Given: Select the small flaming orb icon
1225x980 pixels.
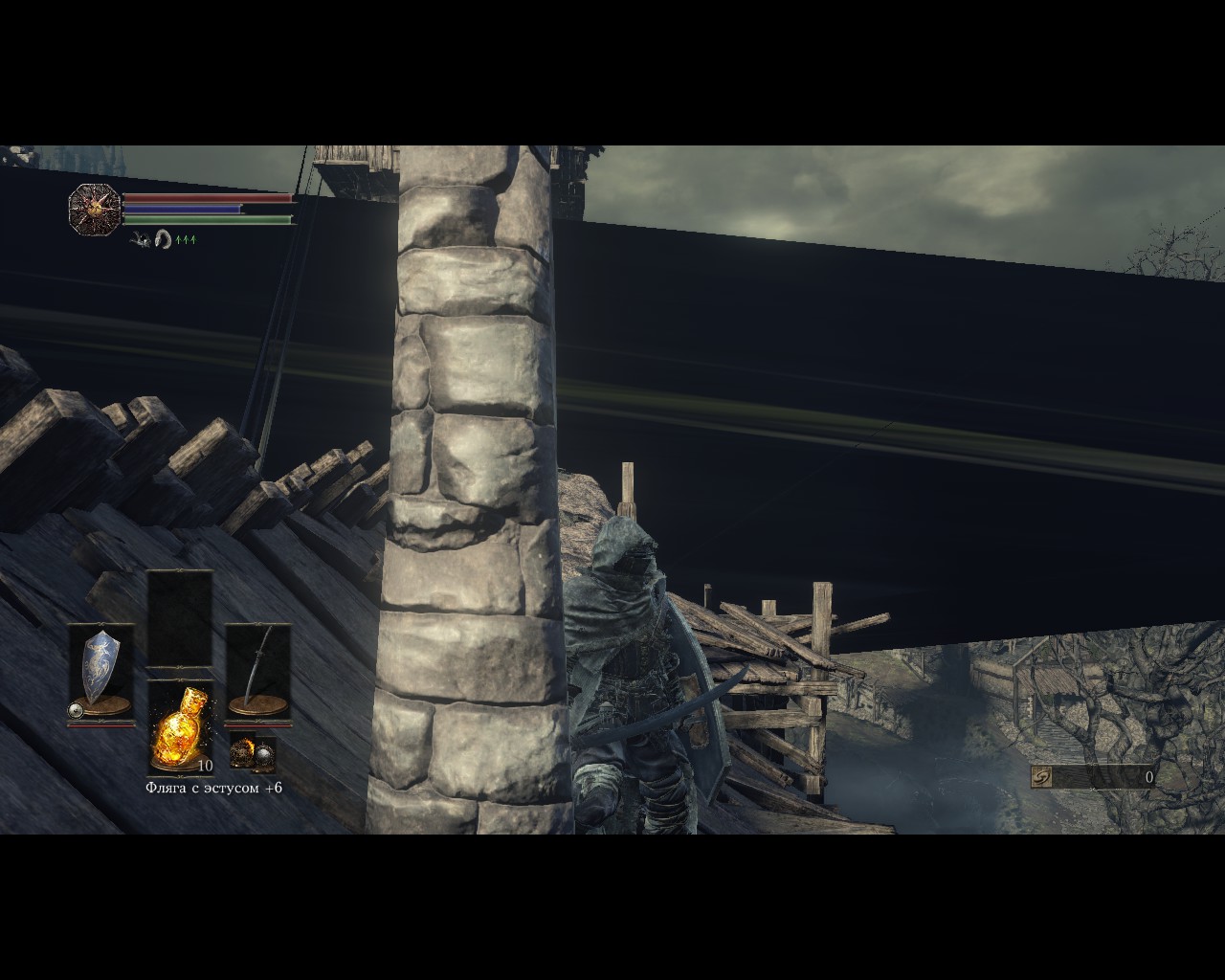Looking at the screenshot, I should point(241,749).
